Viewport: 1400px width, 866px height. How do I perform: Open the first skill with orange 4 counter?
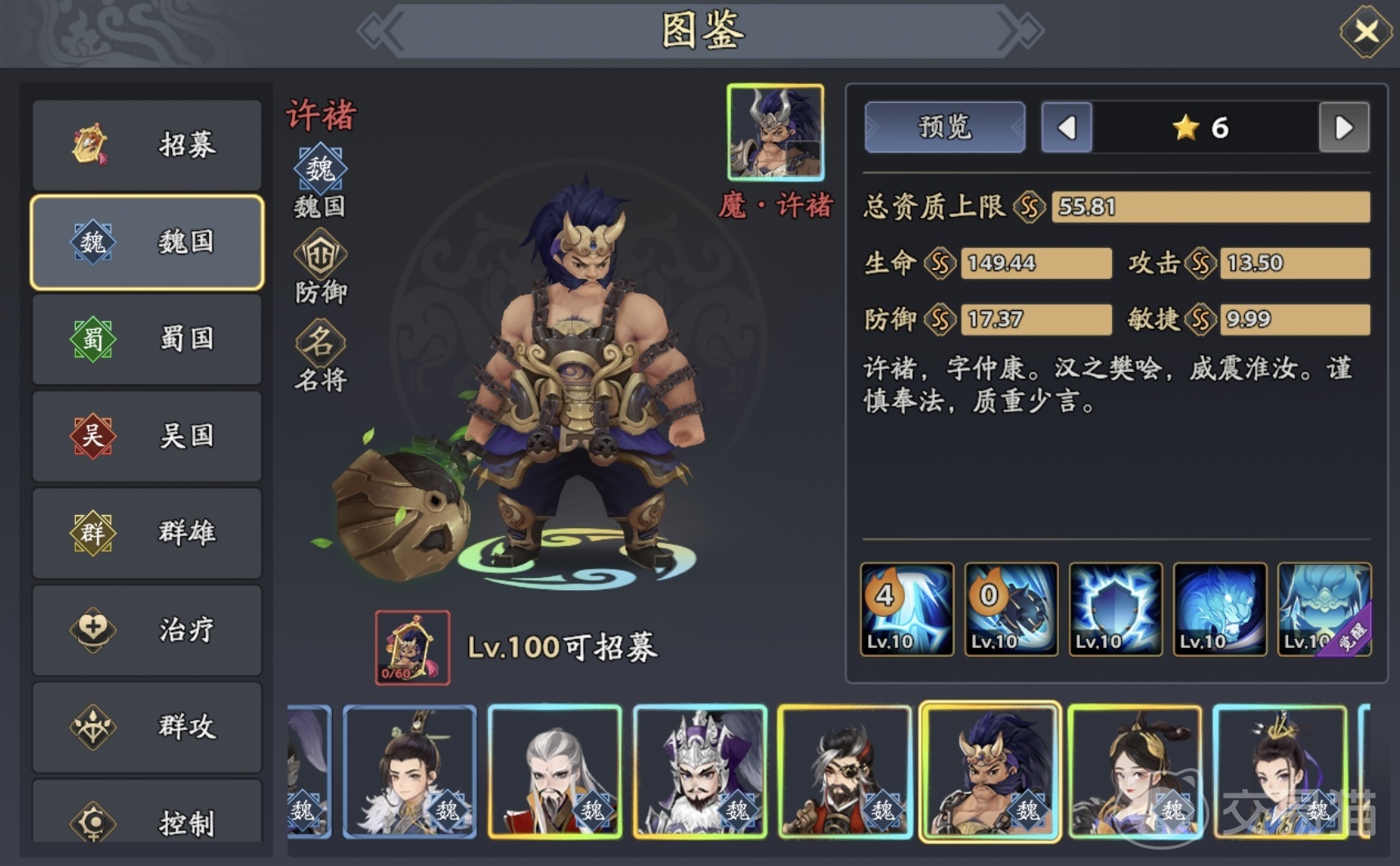(x=905, y=608)
